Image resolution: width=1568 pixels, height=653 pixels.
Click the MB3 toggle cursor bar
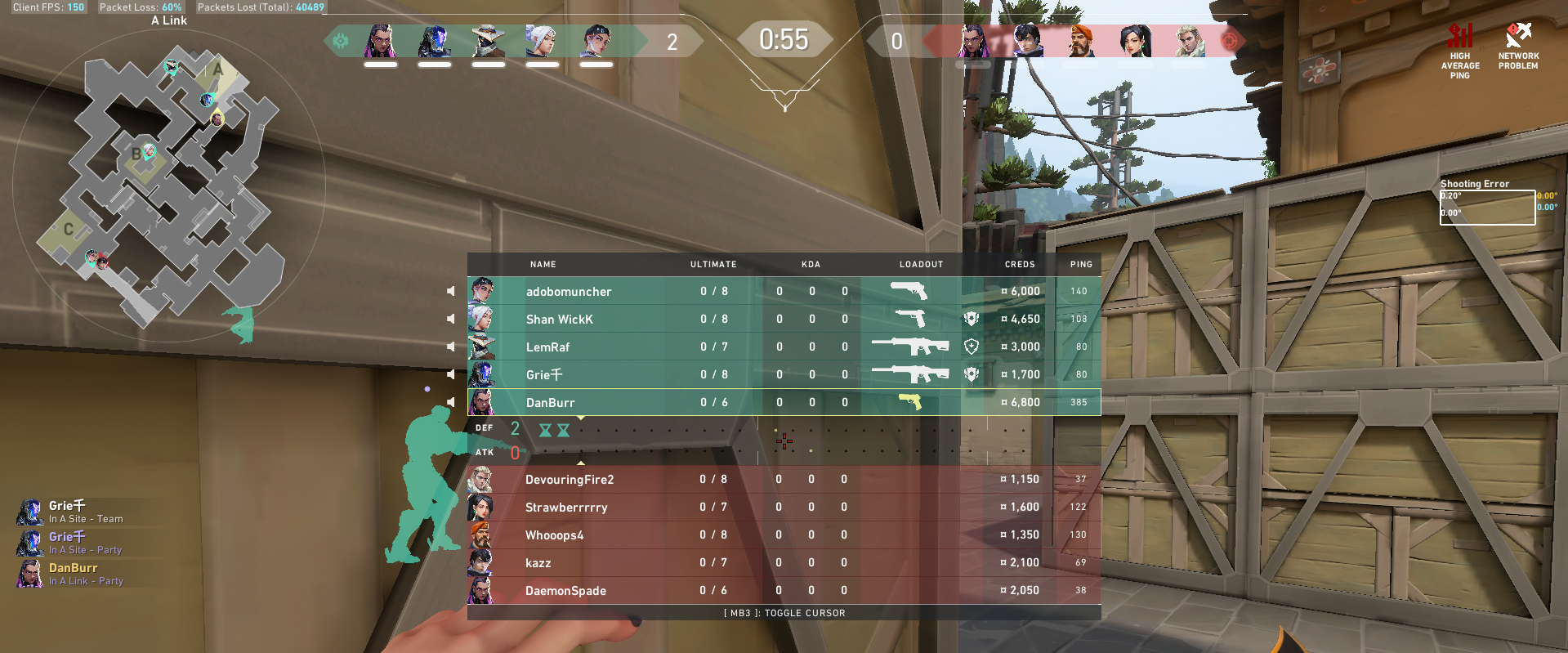pos(784,612)
